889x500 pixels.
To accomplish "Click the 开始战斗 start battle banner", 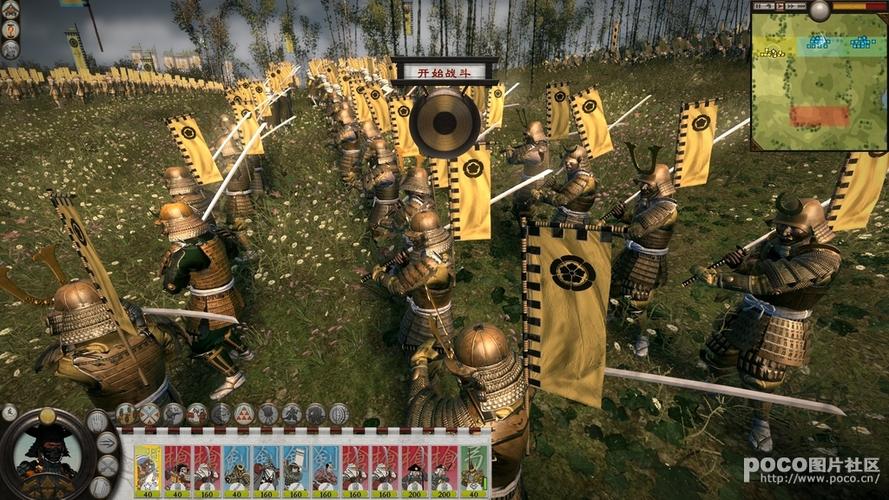I will tap(444, 71).
